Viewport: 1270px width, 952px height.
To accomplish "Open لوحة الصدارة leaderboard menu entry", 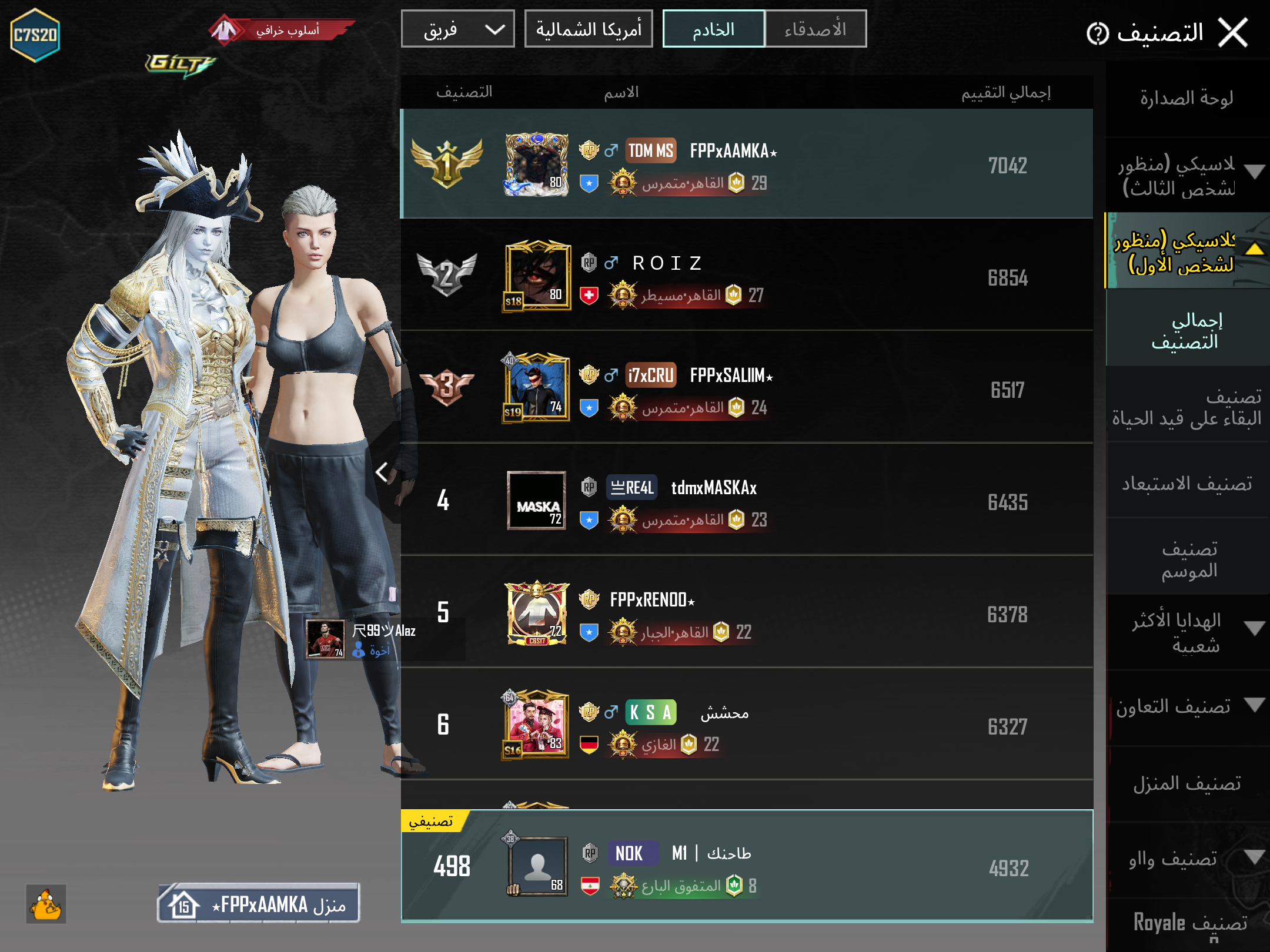I will 1187,98.
